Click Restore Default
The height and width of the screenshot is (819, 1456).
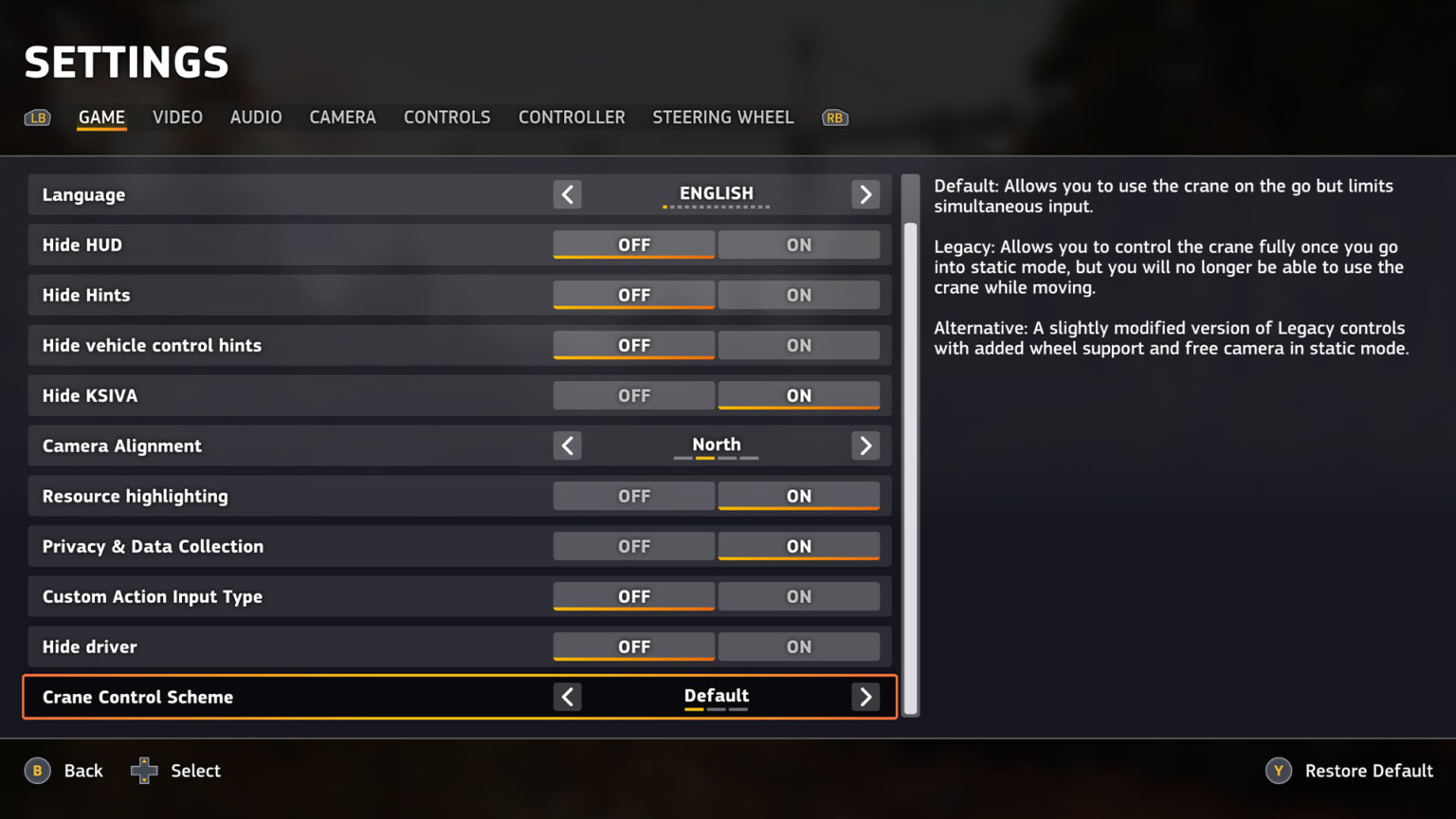(x=1369, y=771)
